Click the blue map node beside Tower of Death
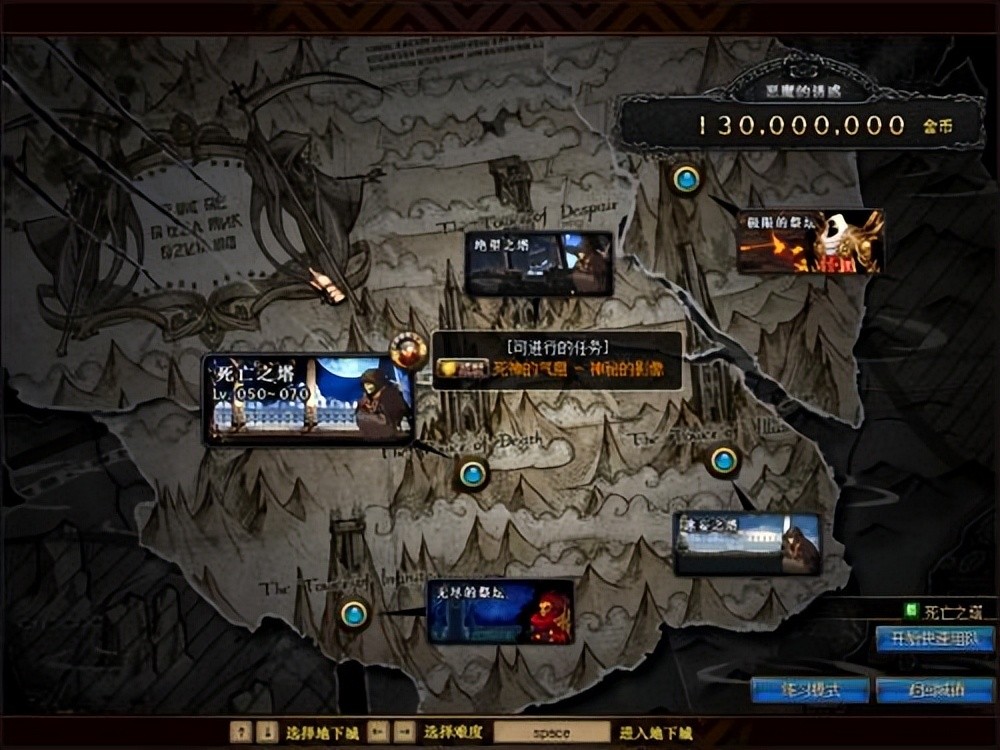Image resolution: width=1000 pixels, height=750 pixels. coord(473,474)
